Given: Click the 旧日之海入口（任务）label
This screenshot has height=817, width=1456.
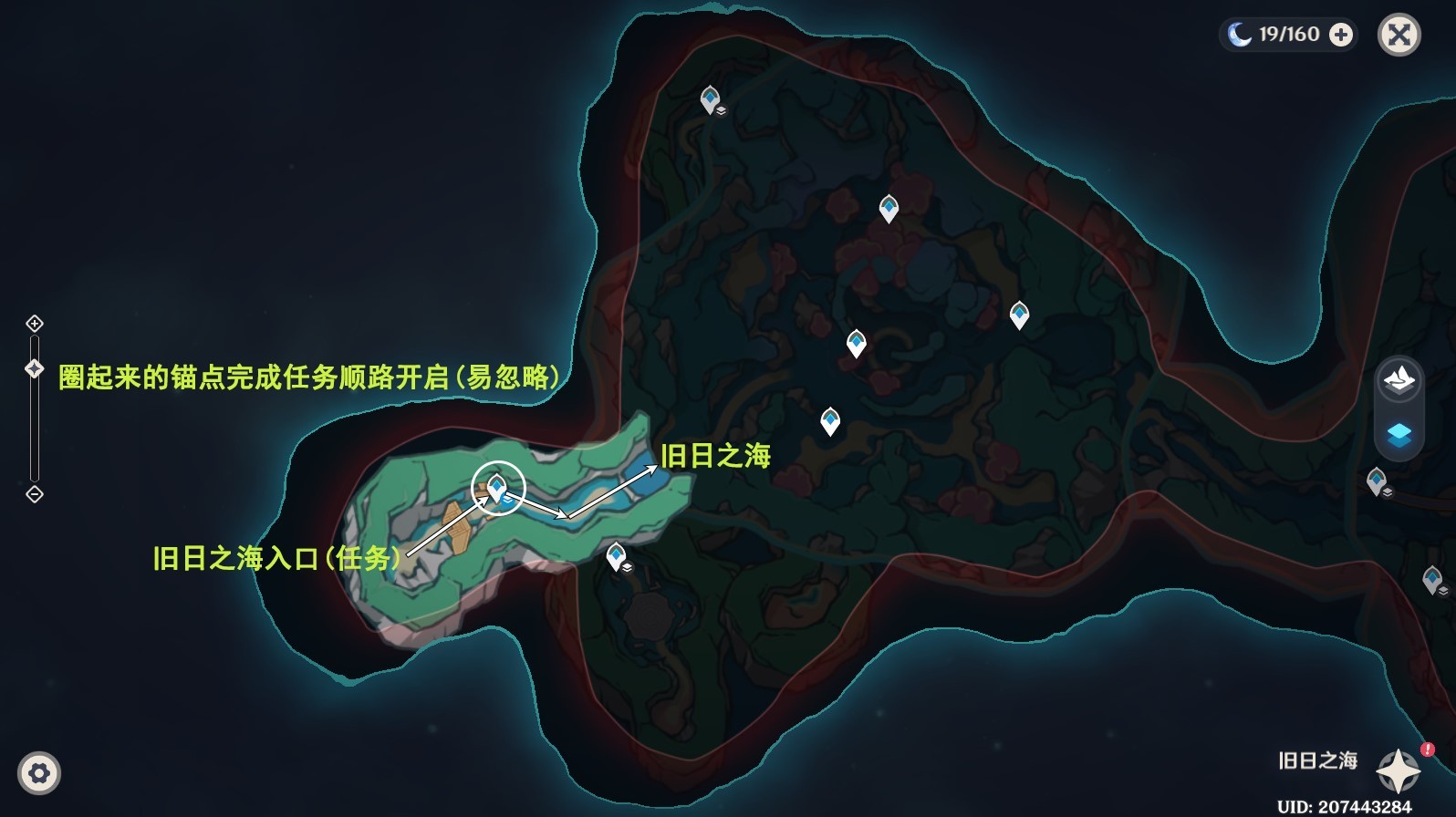Looking at the screenshot, I should [277, 557].
